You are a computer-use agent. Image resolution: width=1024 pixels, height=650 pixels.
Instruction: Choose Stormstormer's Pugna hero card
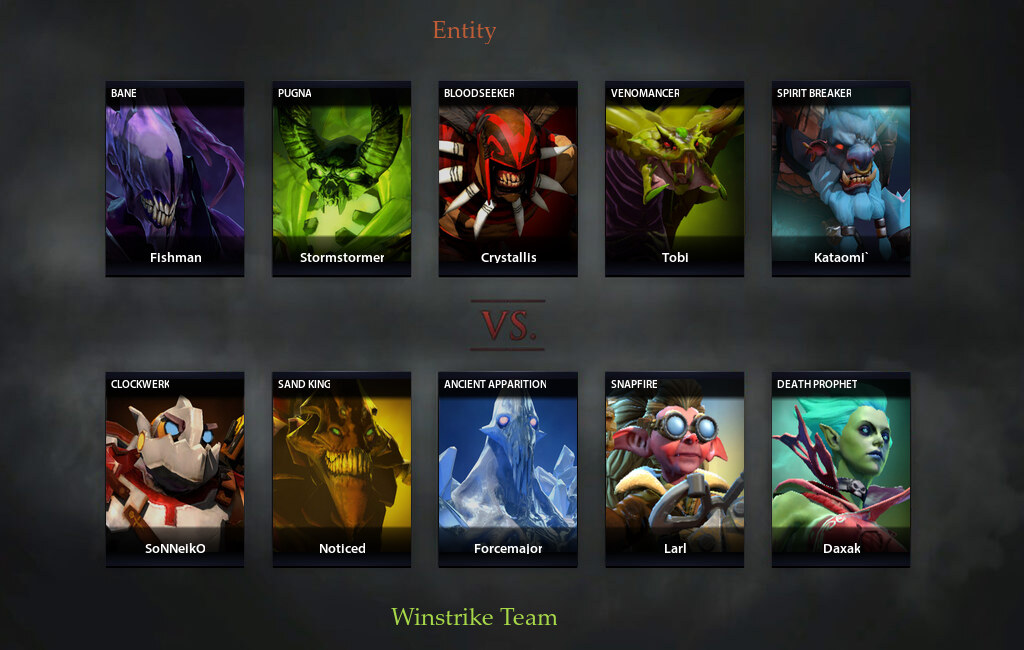click(x=341, y=178)
